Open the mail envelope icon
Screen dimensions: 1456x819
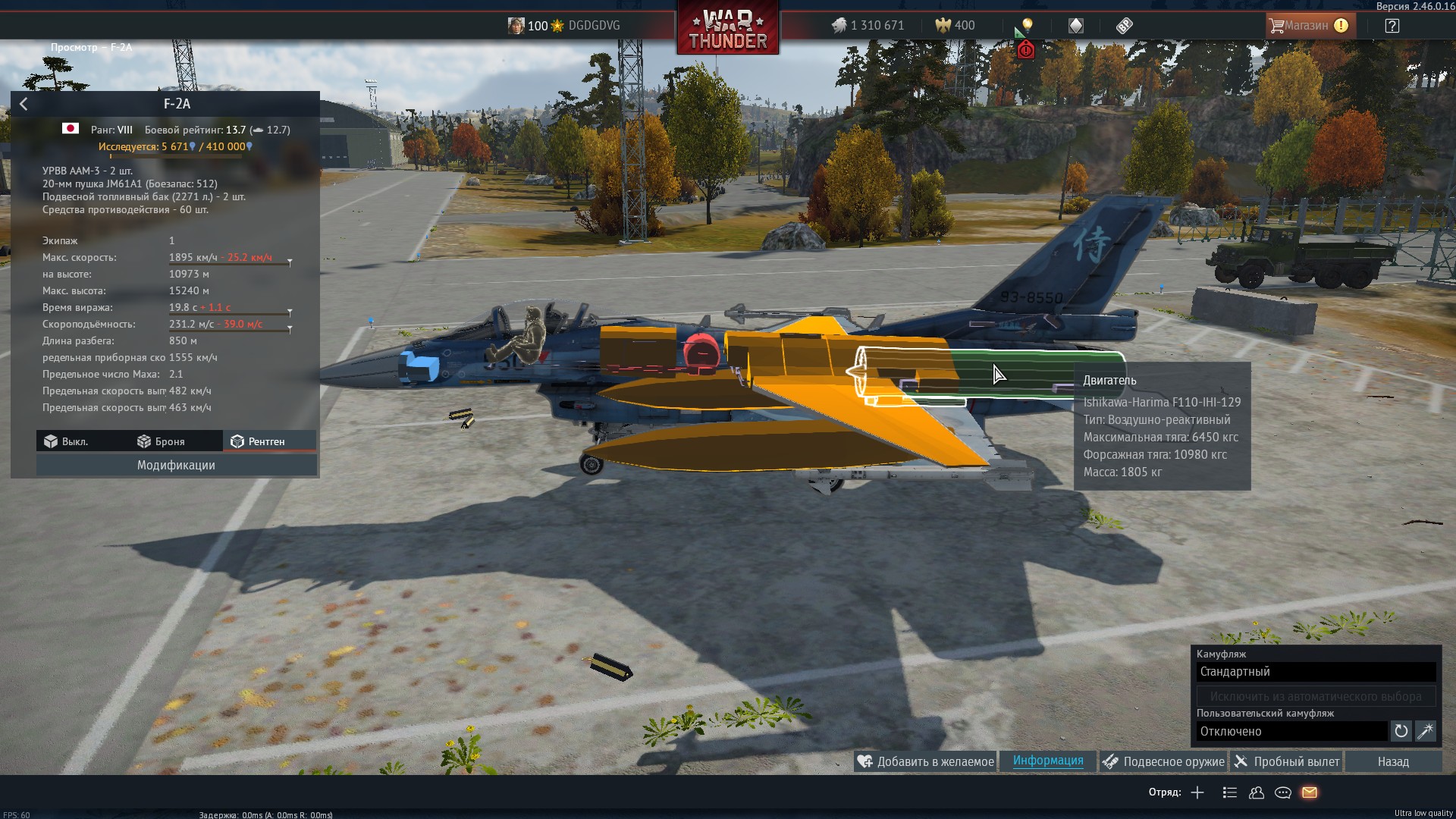point(1310,792)
